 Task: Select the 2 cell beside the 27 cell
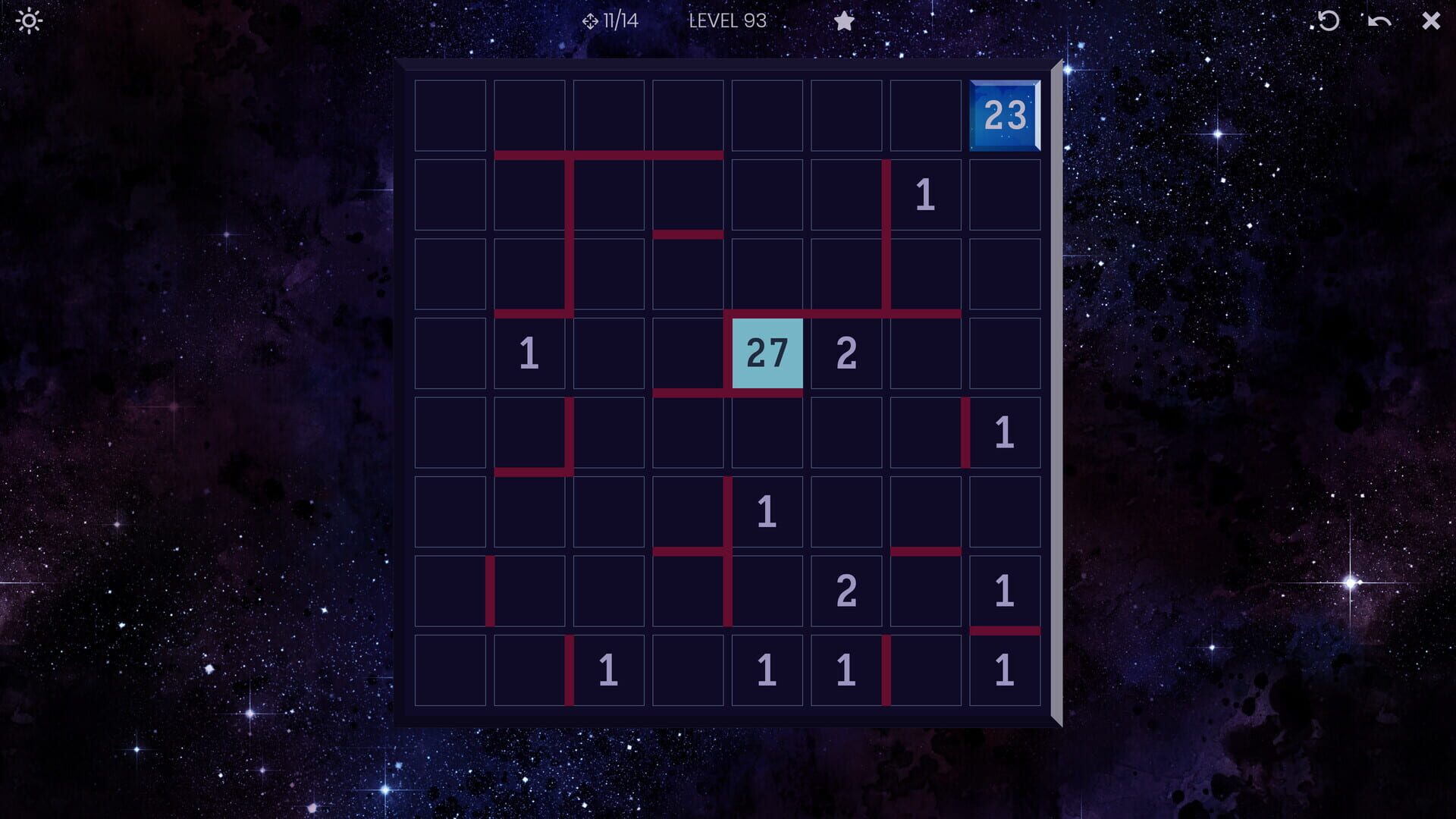[845, 351]
